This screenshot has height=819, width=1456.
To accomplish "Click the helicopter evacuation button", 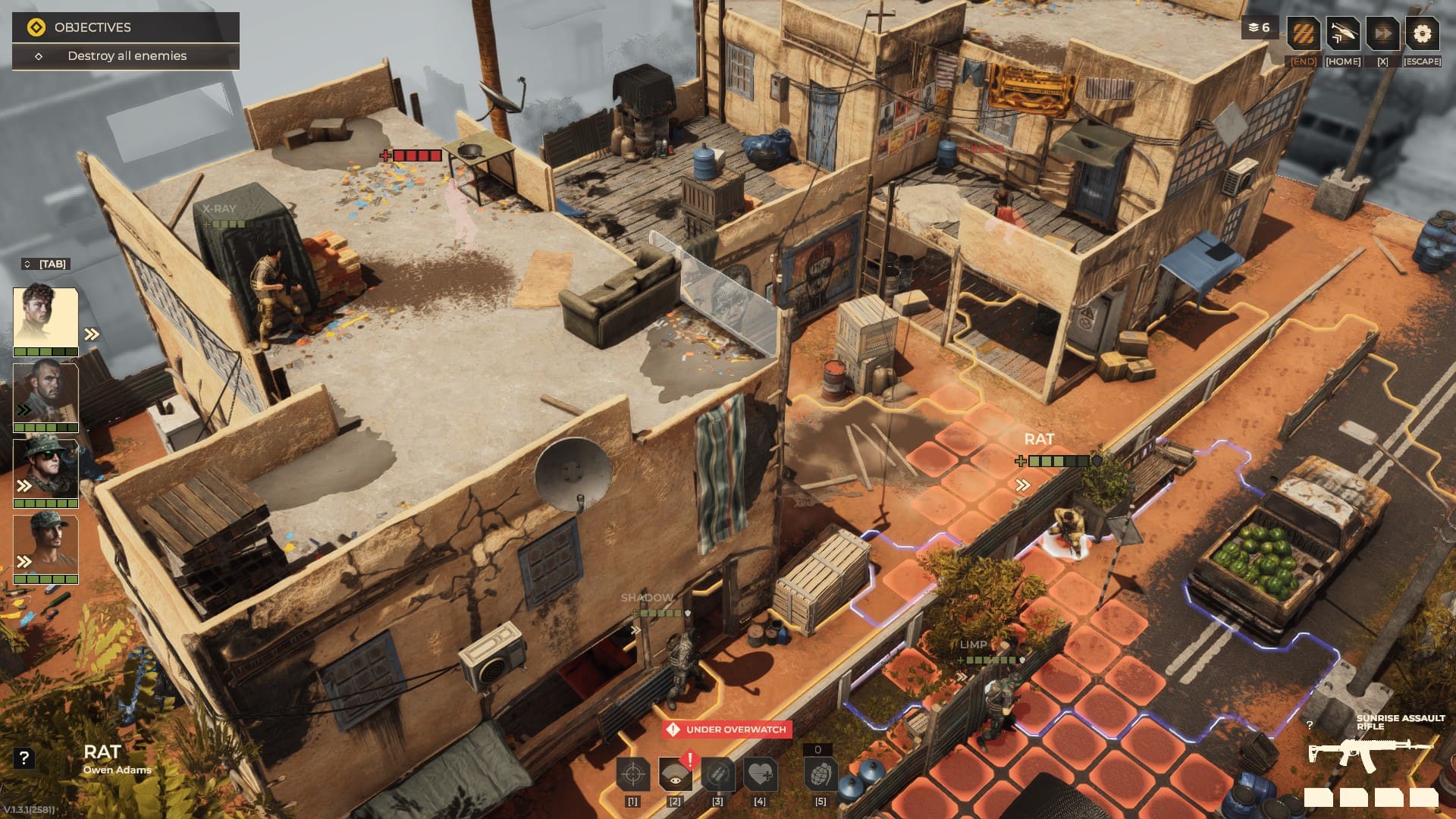I will (x=1342, y=34).
